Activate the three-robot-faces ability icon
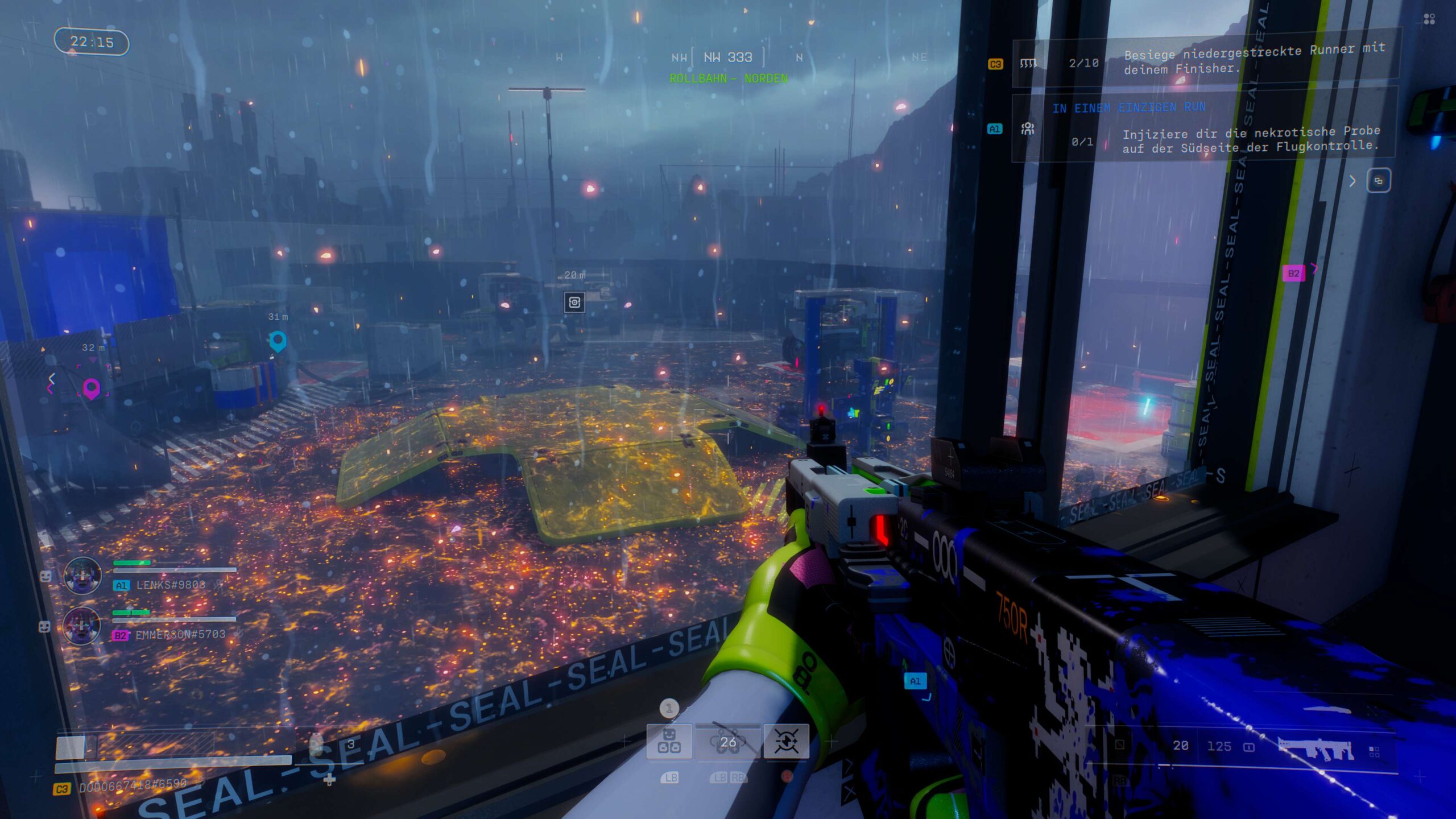Viewport: 1456px width, 819px height. (x=669, y=741)
